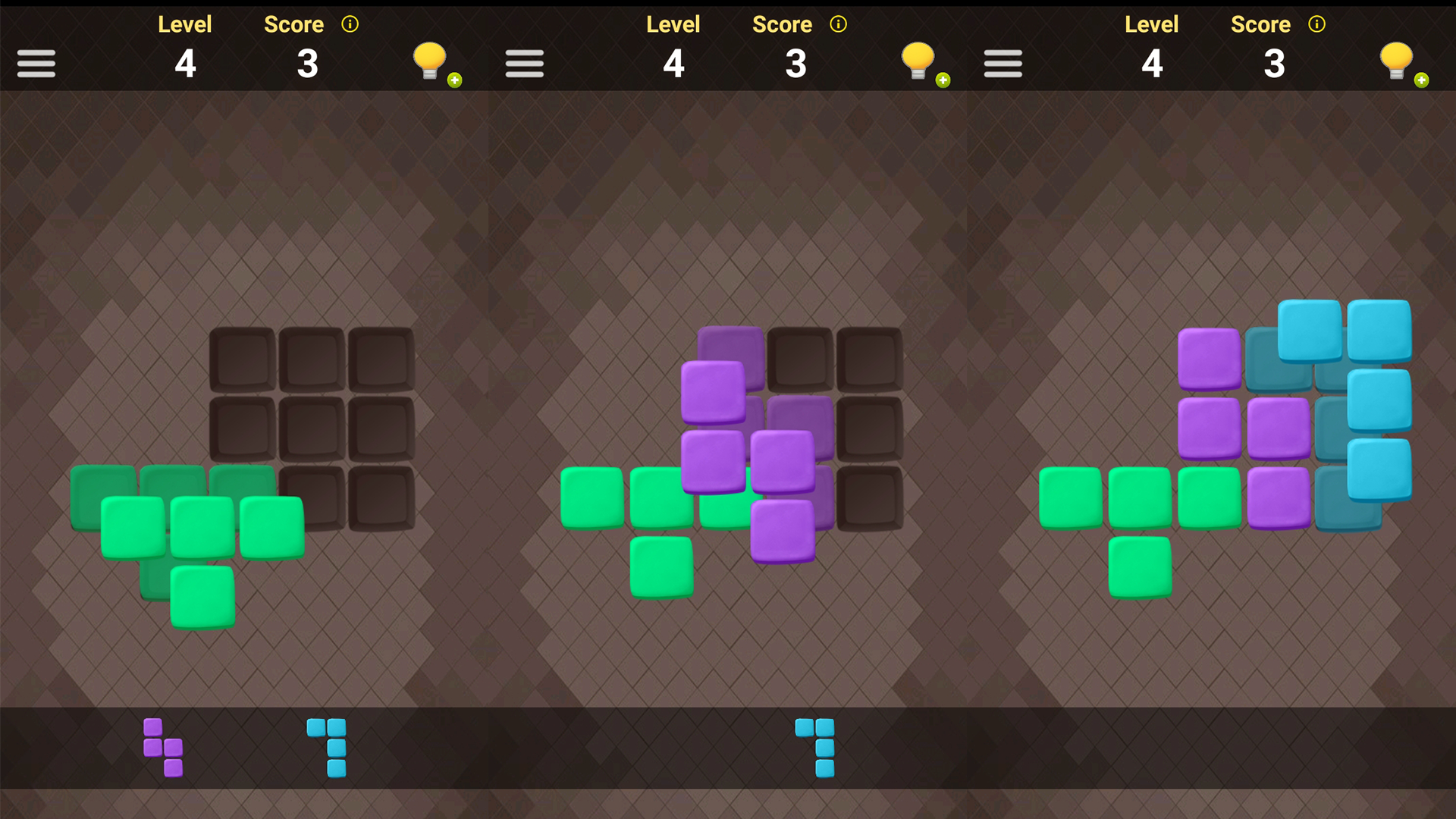The height and width of the screenshot is (819, 1456).
Task: Select the purple S-piece in the tray
Action: point(163,747)
